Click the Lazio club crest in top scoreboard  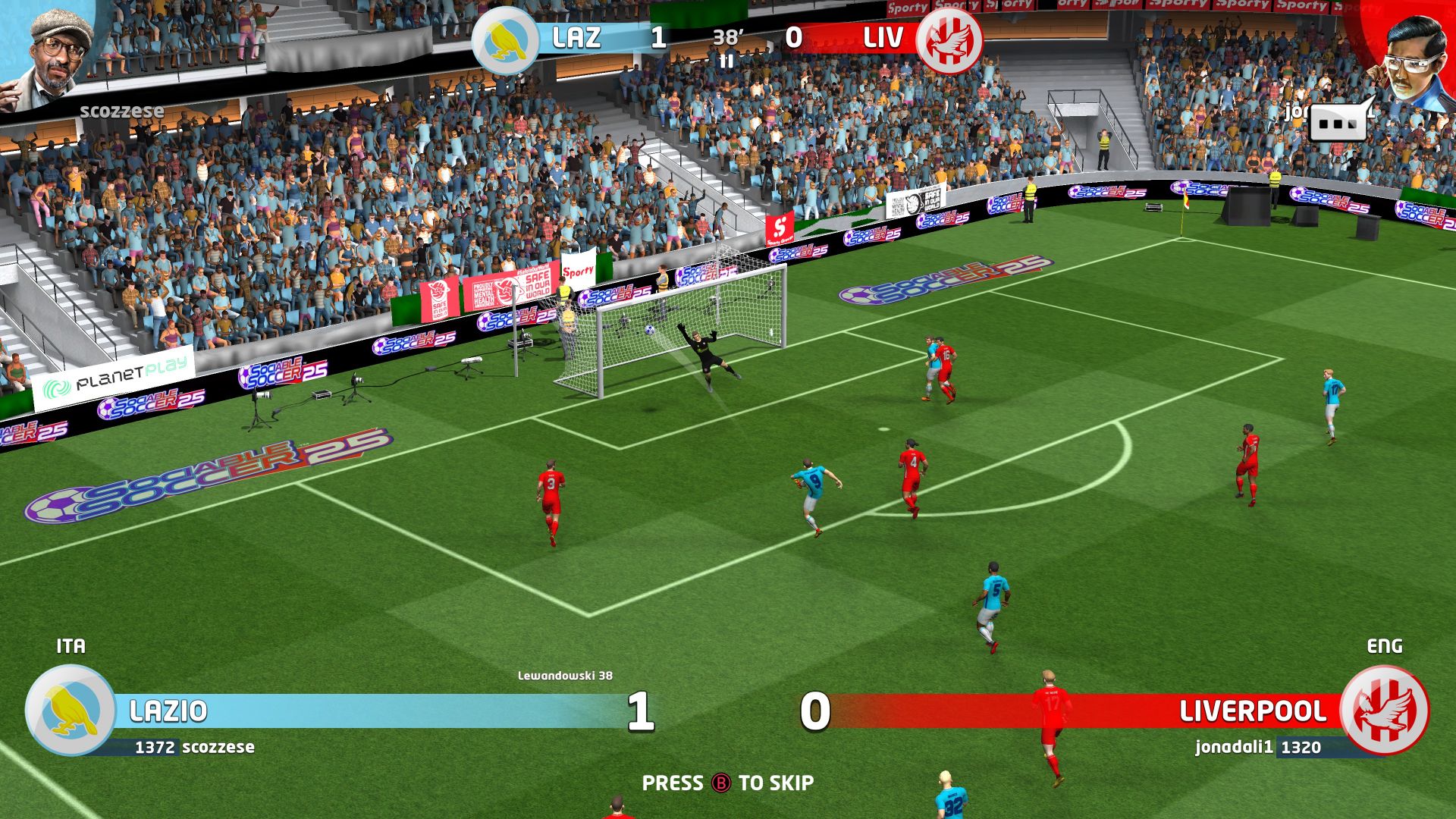click(x=504, y=42)
